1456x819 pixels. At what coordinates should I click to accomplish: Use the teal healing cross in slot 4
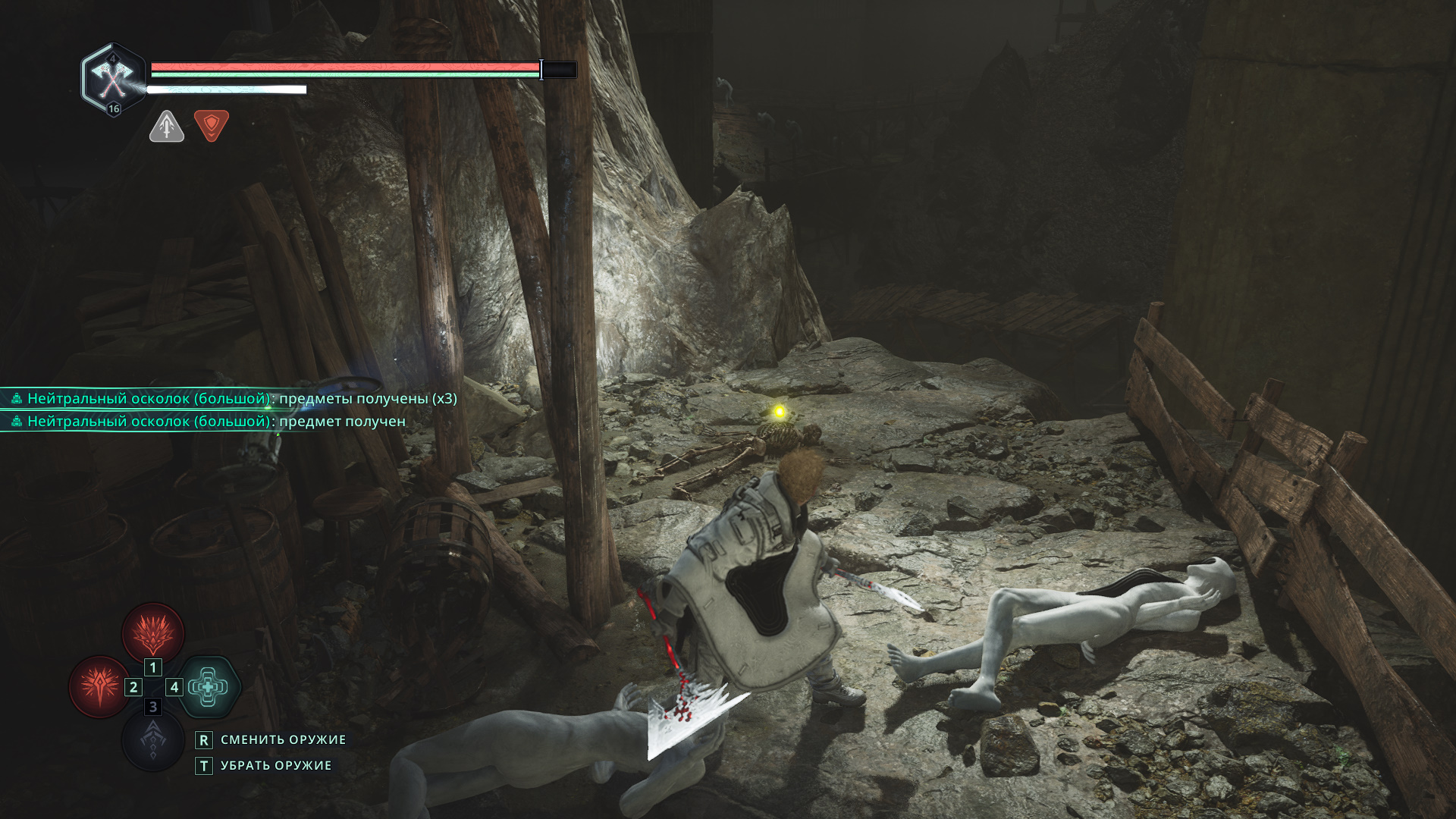pyautogui.click(x=209, y=686)
